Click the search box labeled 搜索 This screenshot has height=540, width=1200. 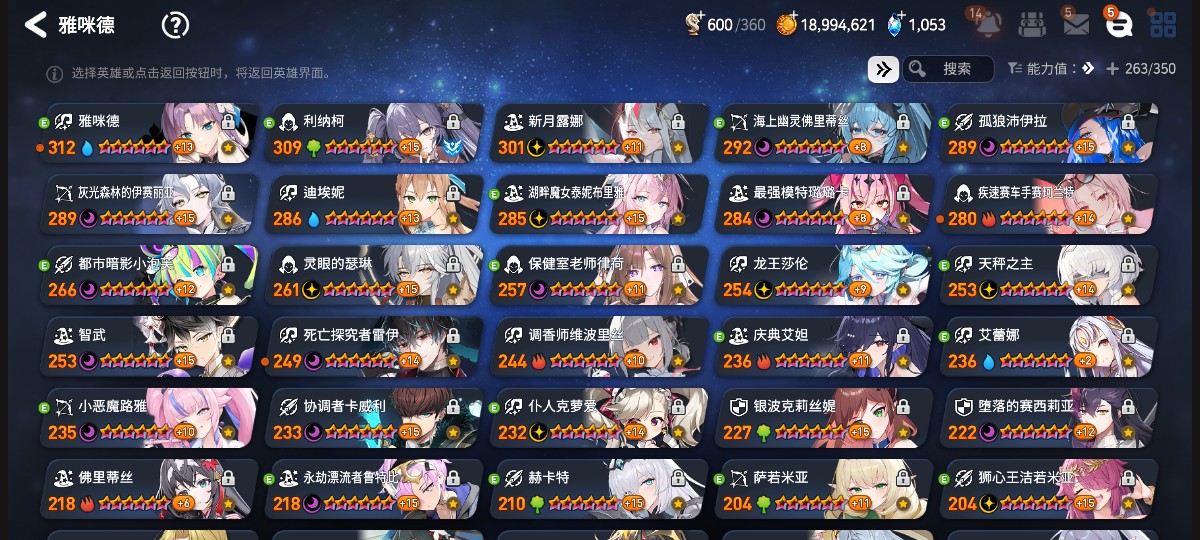[x=948, y=69]
